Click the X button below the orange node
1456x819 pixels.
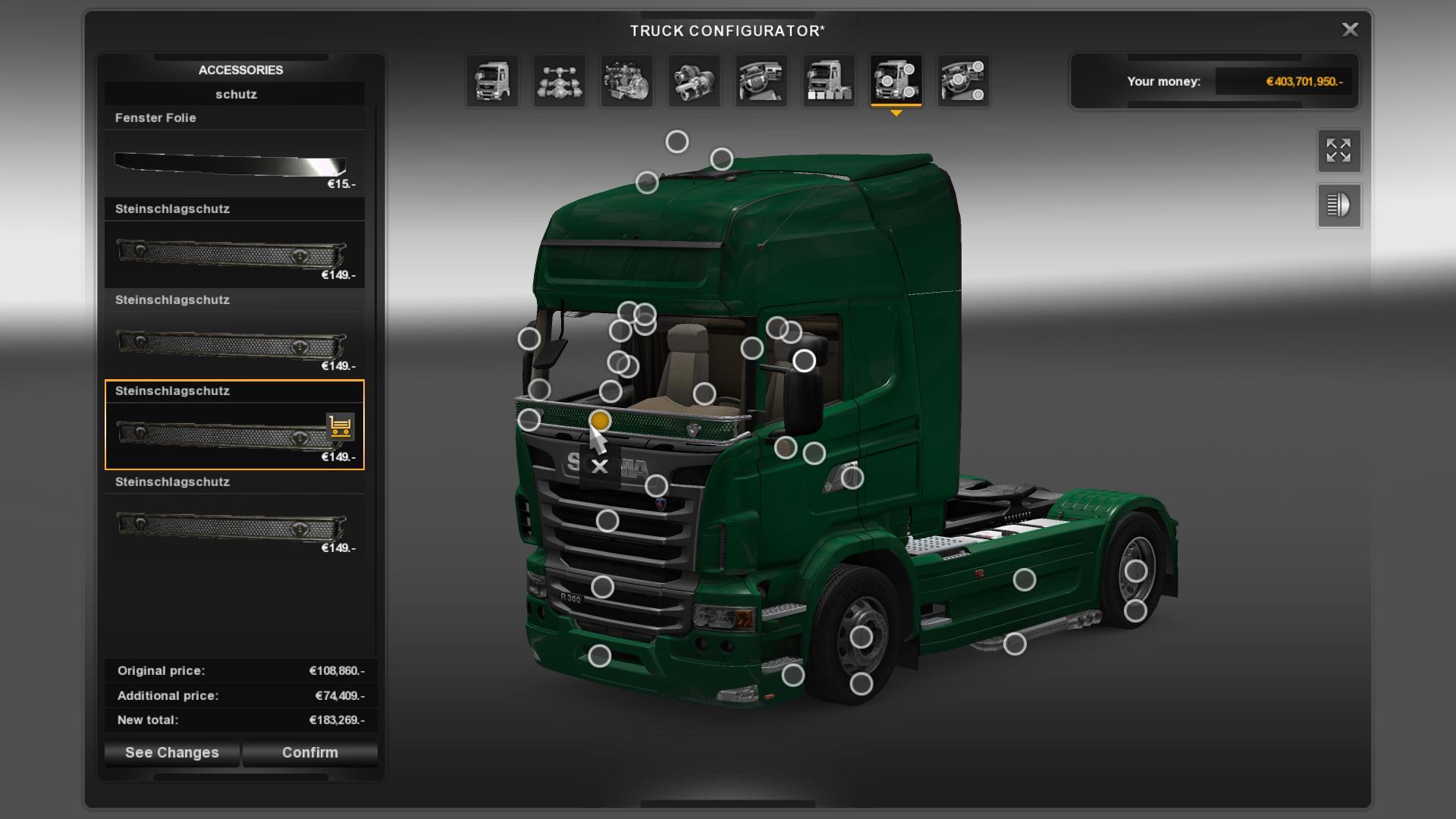click(600, 466)
